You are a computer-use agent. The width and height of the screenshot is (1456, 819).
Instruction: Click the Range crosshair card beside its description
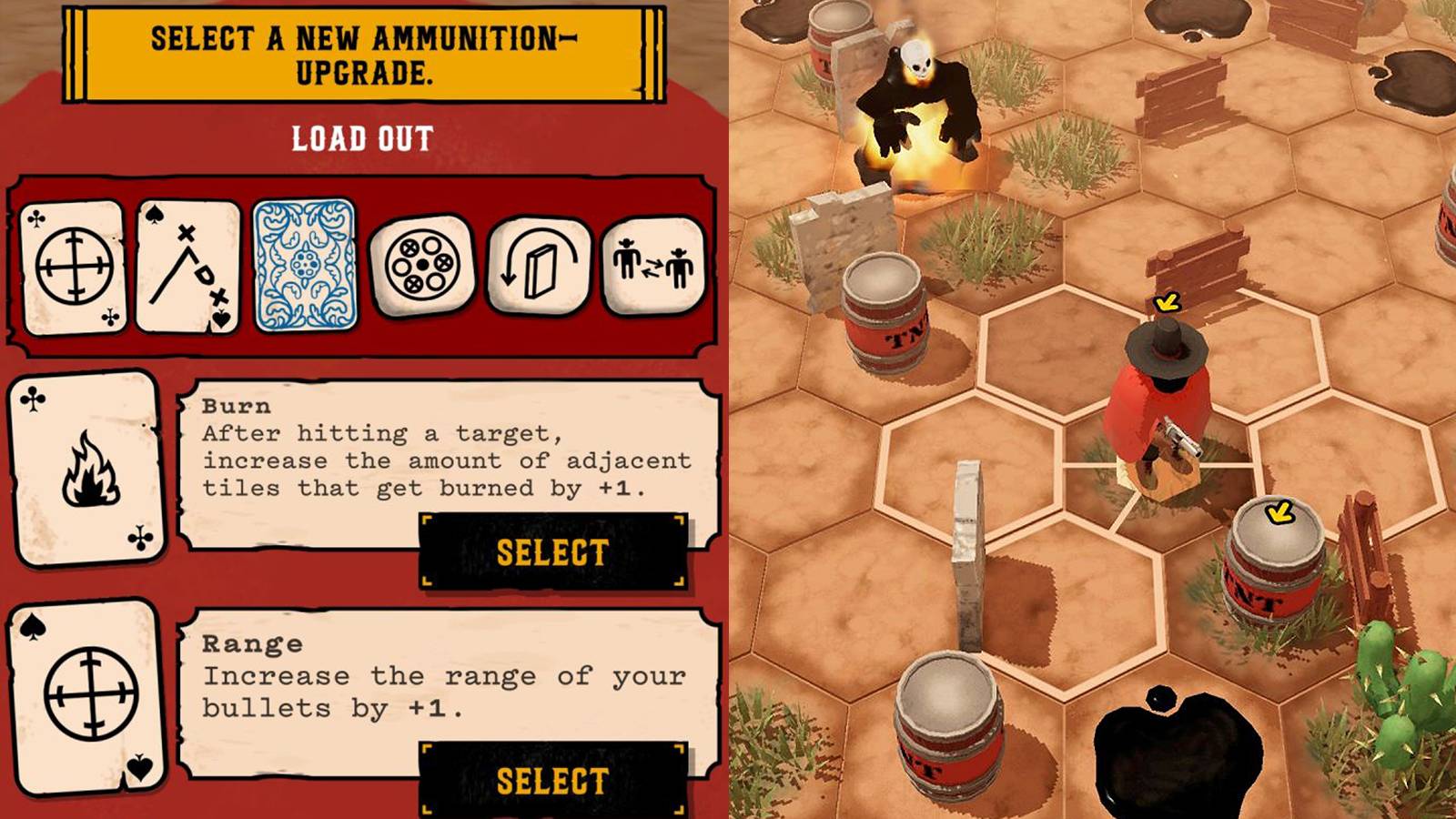(88, 696)
